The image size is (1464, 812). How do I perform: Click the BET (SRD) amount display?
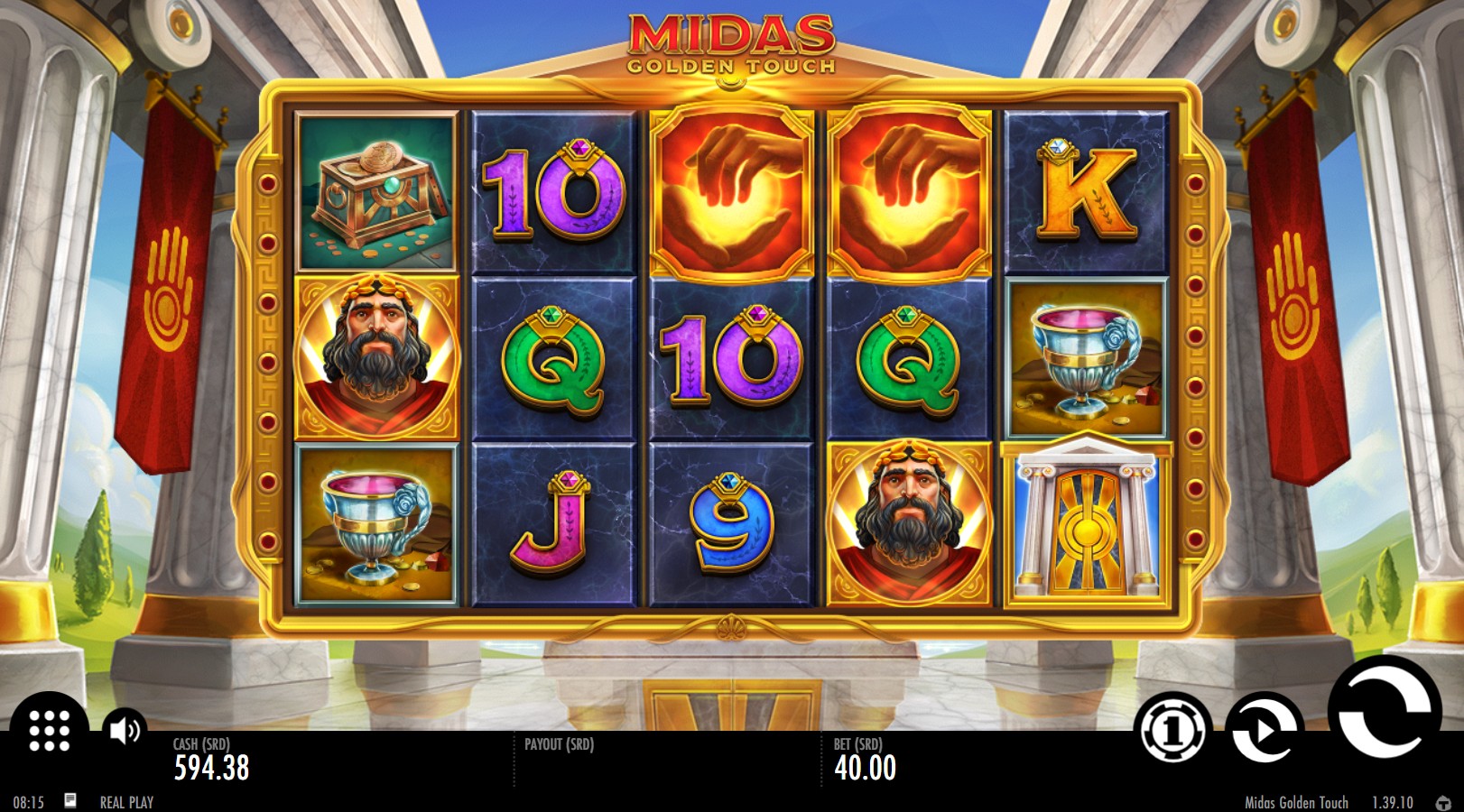pyautogui.click(x=862, y=760)
